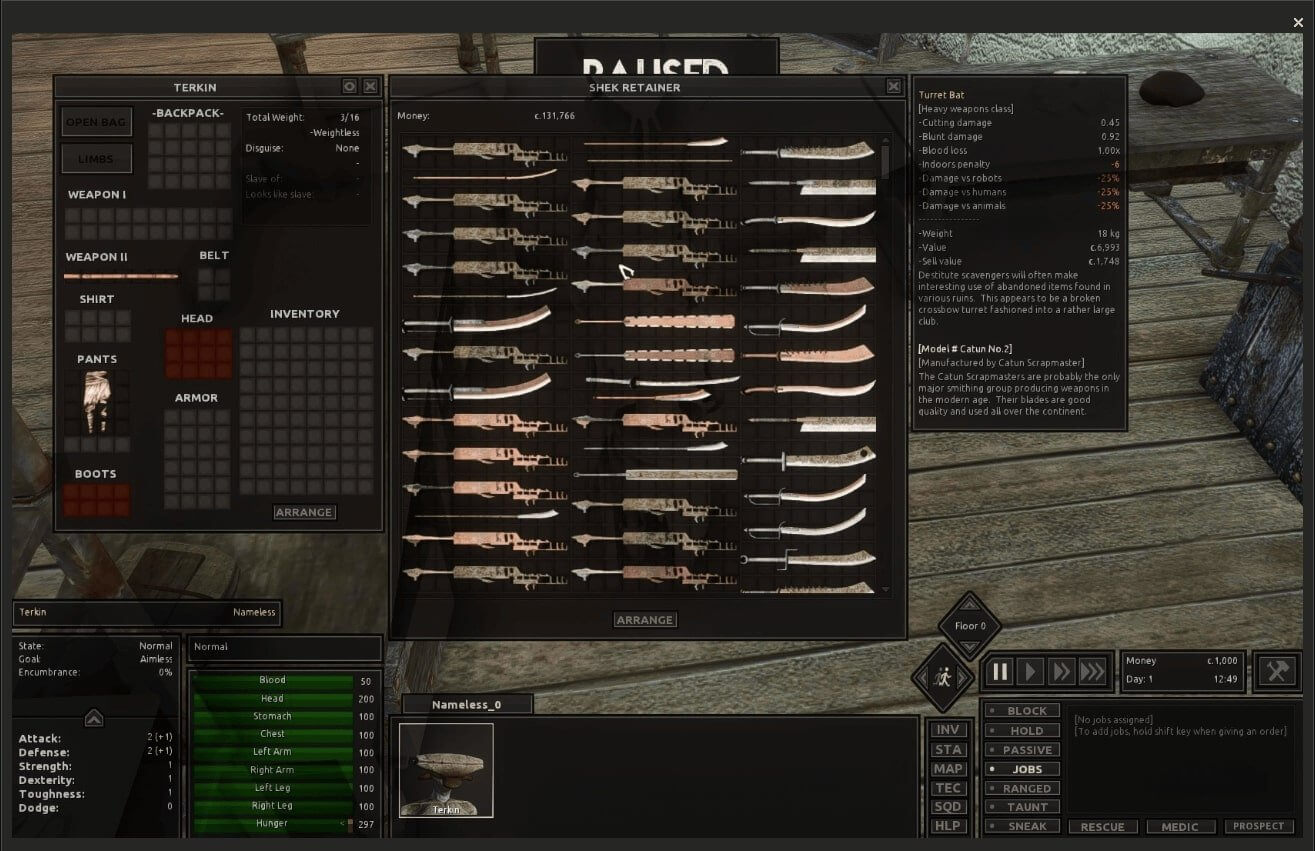Arrange items in the Shek Retainer window

click(x=645, y=620)
